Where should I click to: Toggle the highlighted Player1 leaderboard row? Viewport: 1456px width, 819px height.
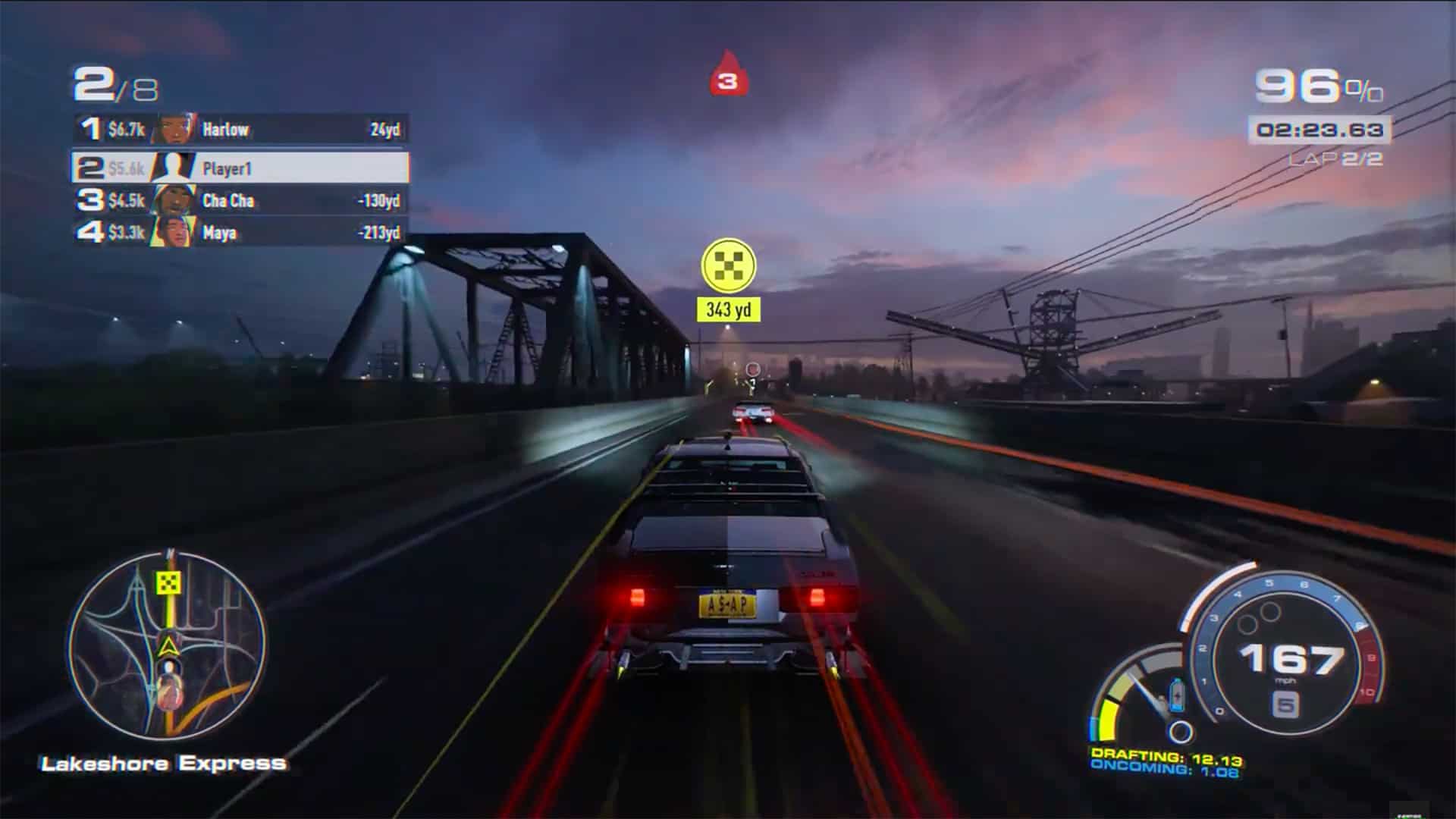click(x=243, y=168)
